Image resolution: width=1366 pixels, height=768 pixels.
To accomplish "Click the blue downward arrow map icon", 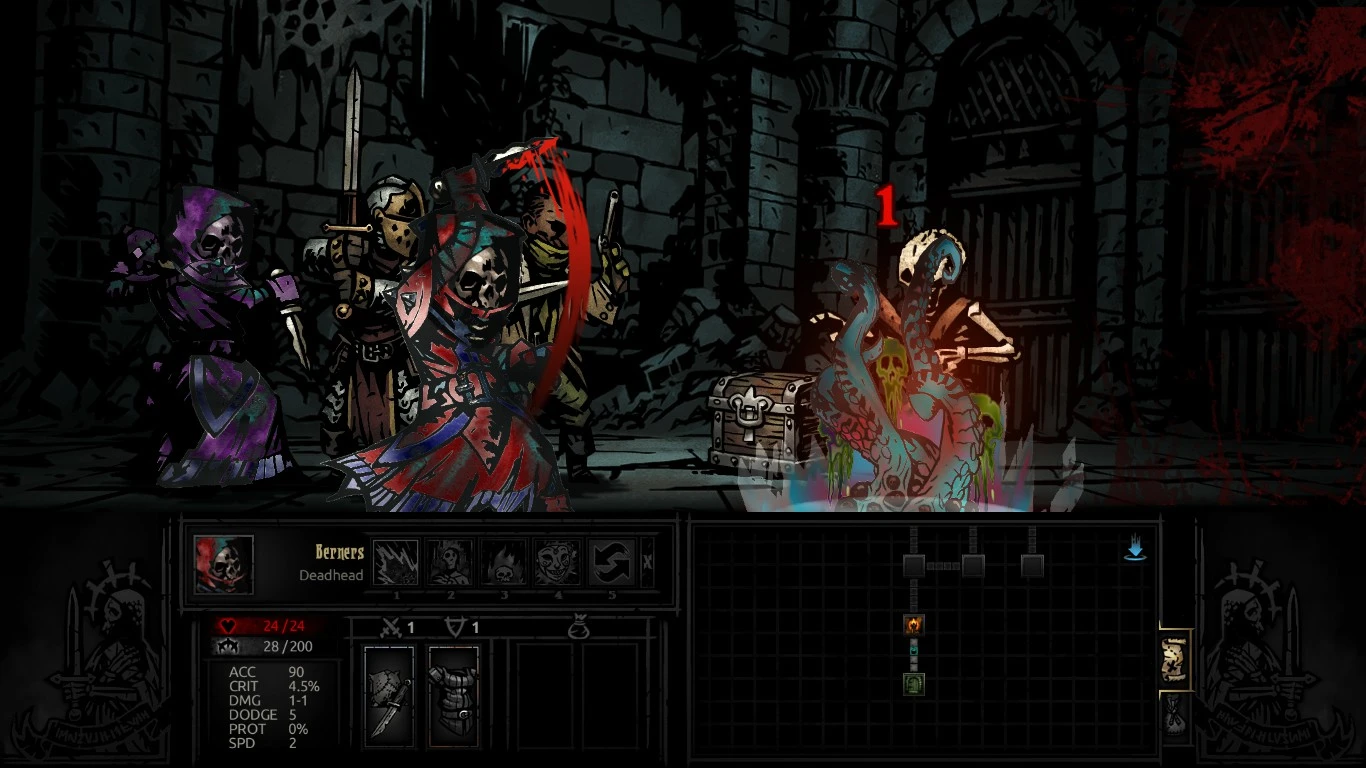I will click(1135, 549).
